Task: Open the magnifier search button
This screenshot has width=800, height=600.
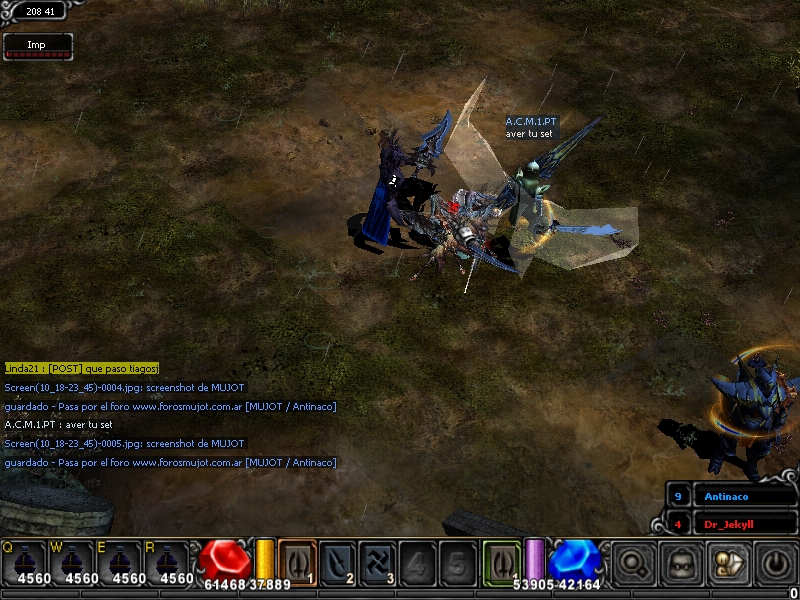Action: (x=632, y=564)
